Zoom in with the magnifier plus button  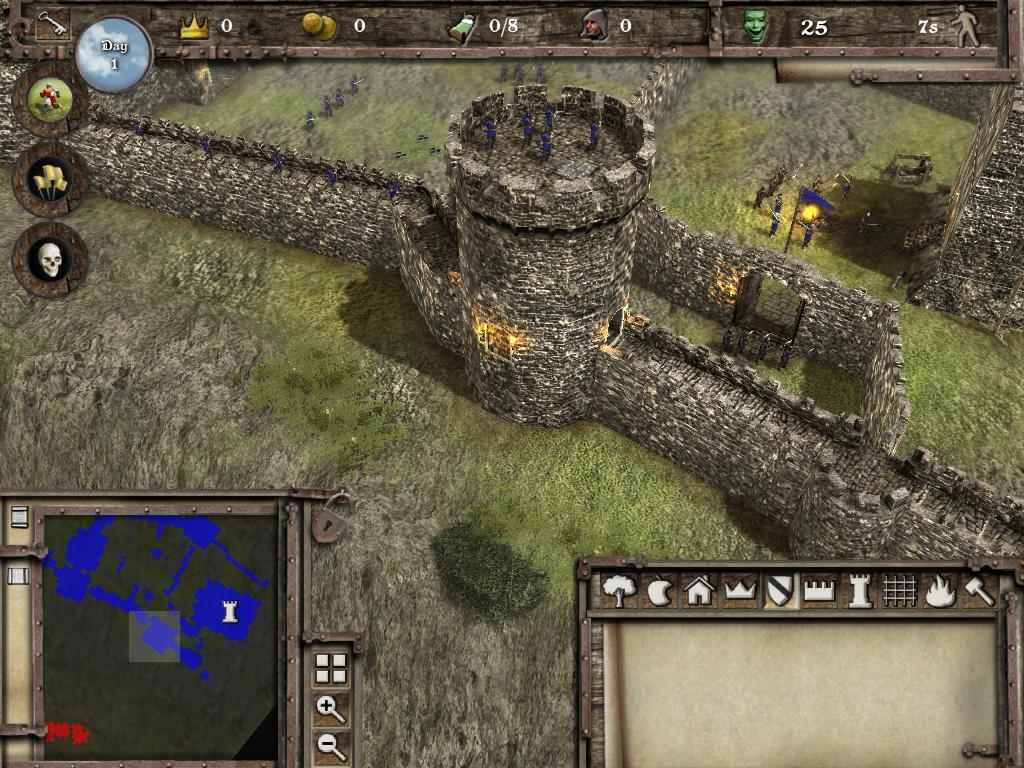pos(330,710)
